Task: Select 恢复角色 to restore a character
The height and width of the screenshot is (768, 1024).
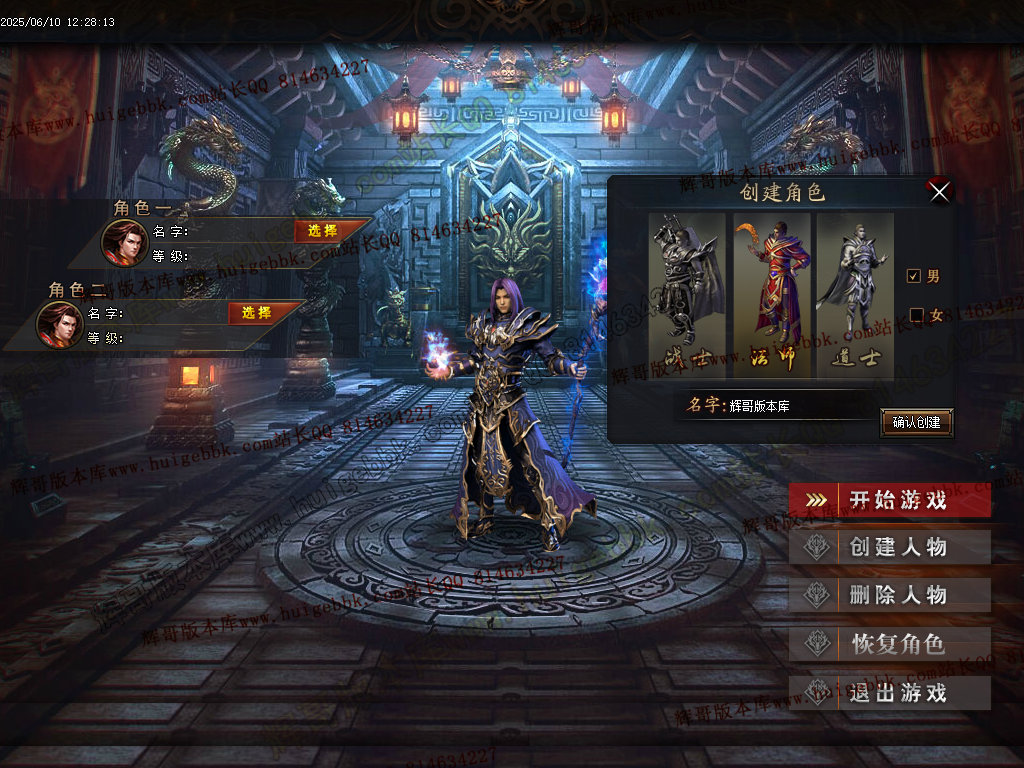Action: (x=890, y=644)
